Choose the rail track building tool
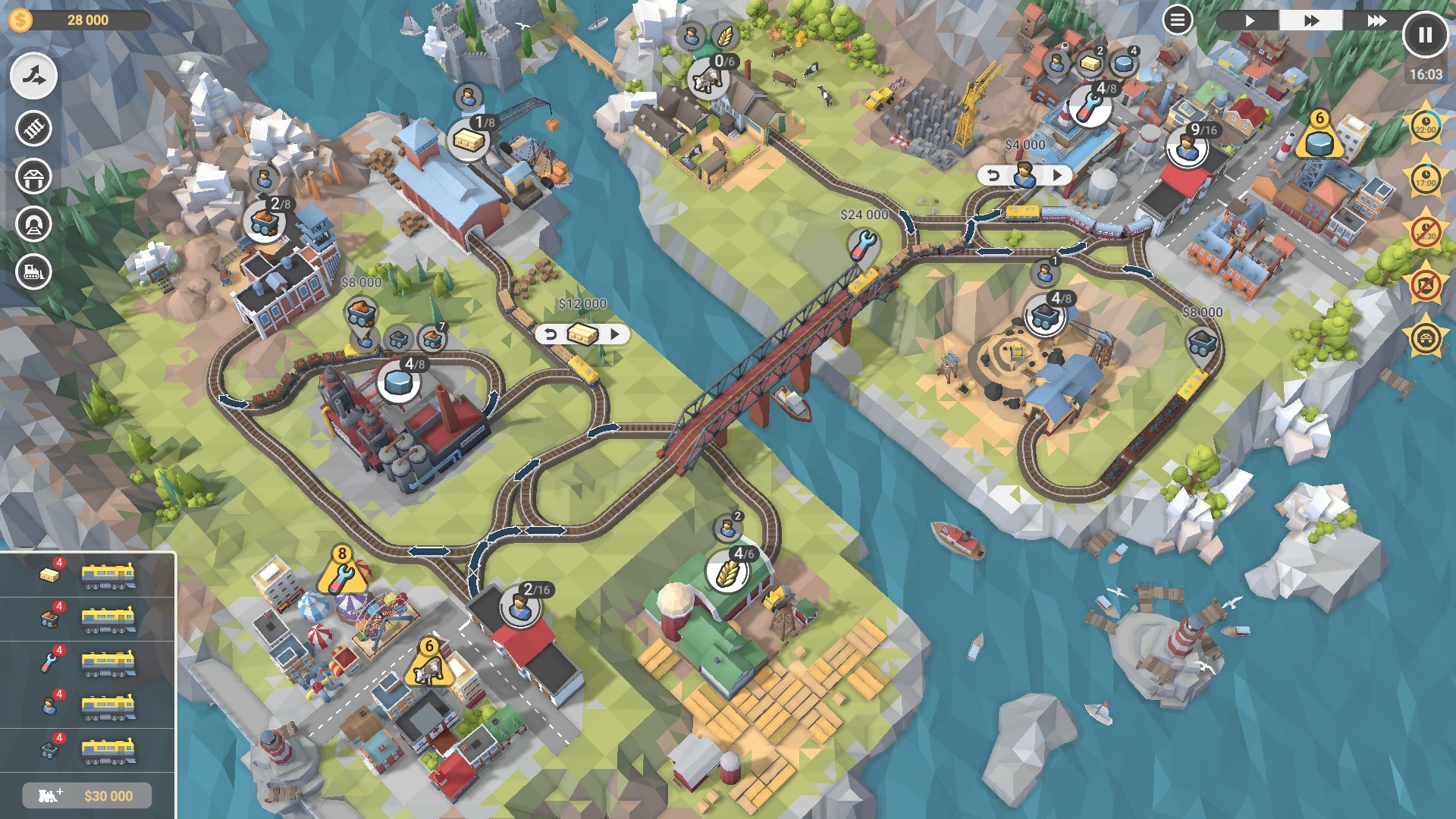 click(x=33, y=128)
